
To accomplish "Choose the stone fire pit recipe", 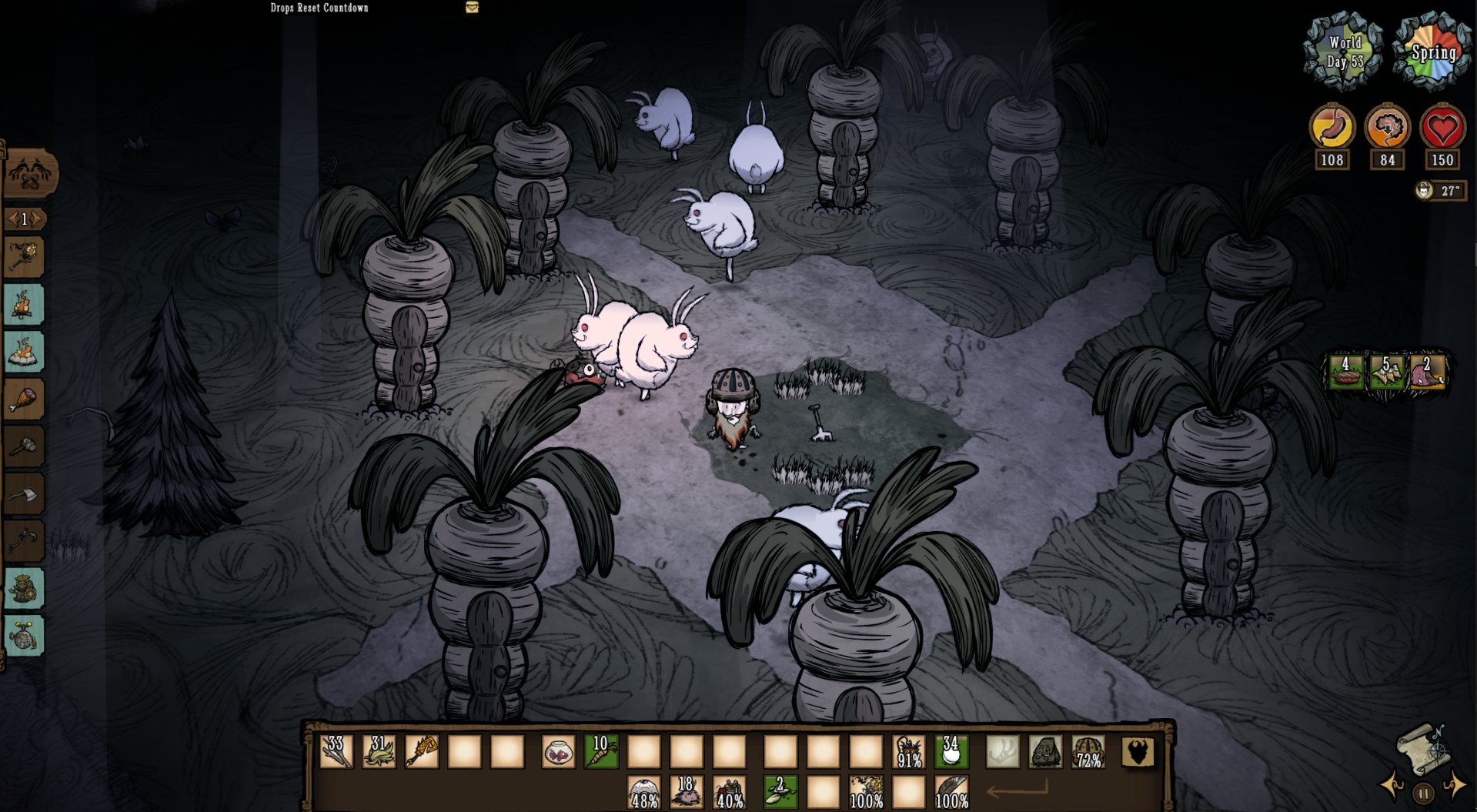I will click(24, 352).
